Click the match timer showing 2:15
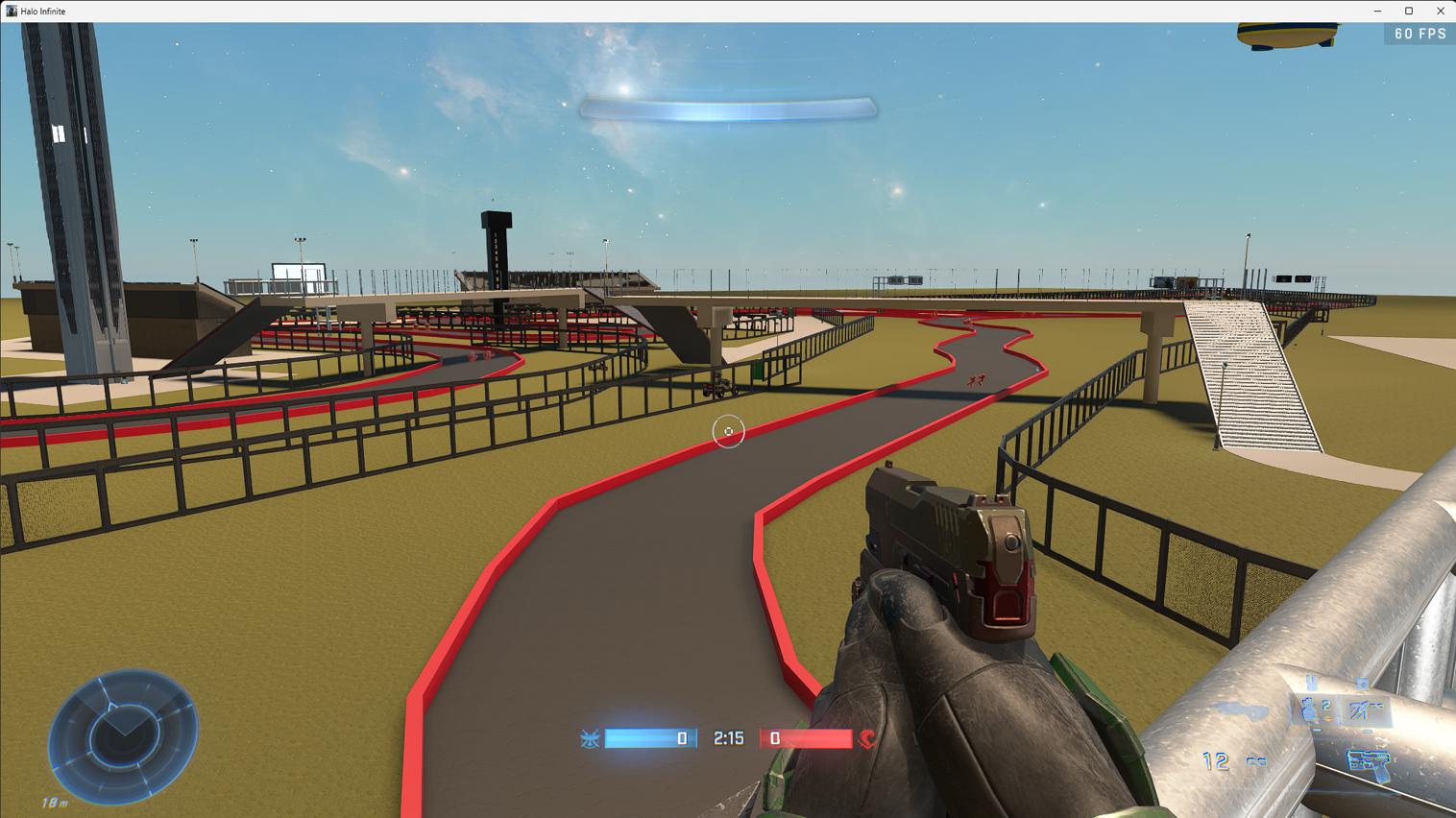Image resolution: width=1456 pixels, height=818 pixels. tap(729, 738)
